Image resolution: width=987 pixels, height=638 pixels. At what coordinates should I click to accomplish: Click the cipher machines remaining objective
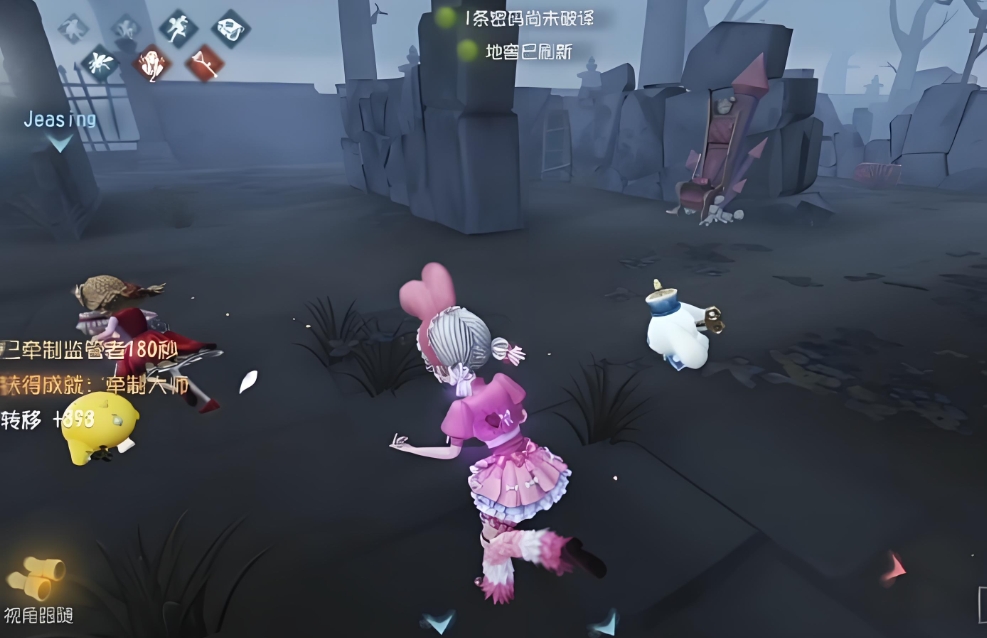click(522, 18)
